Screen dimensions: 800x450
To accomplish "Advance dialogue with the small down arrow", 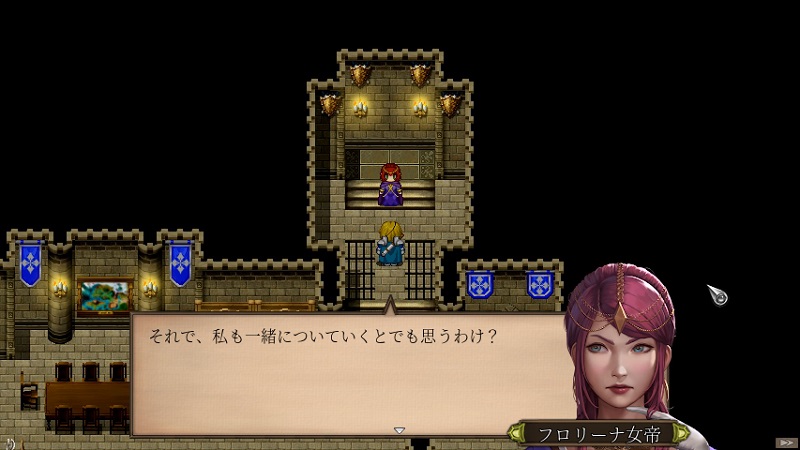I will coord(399,430).
